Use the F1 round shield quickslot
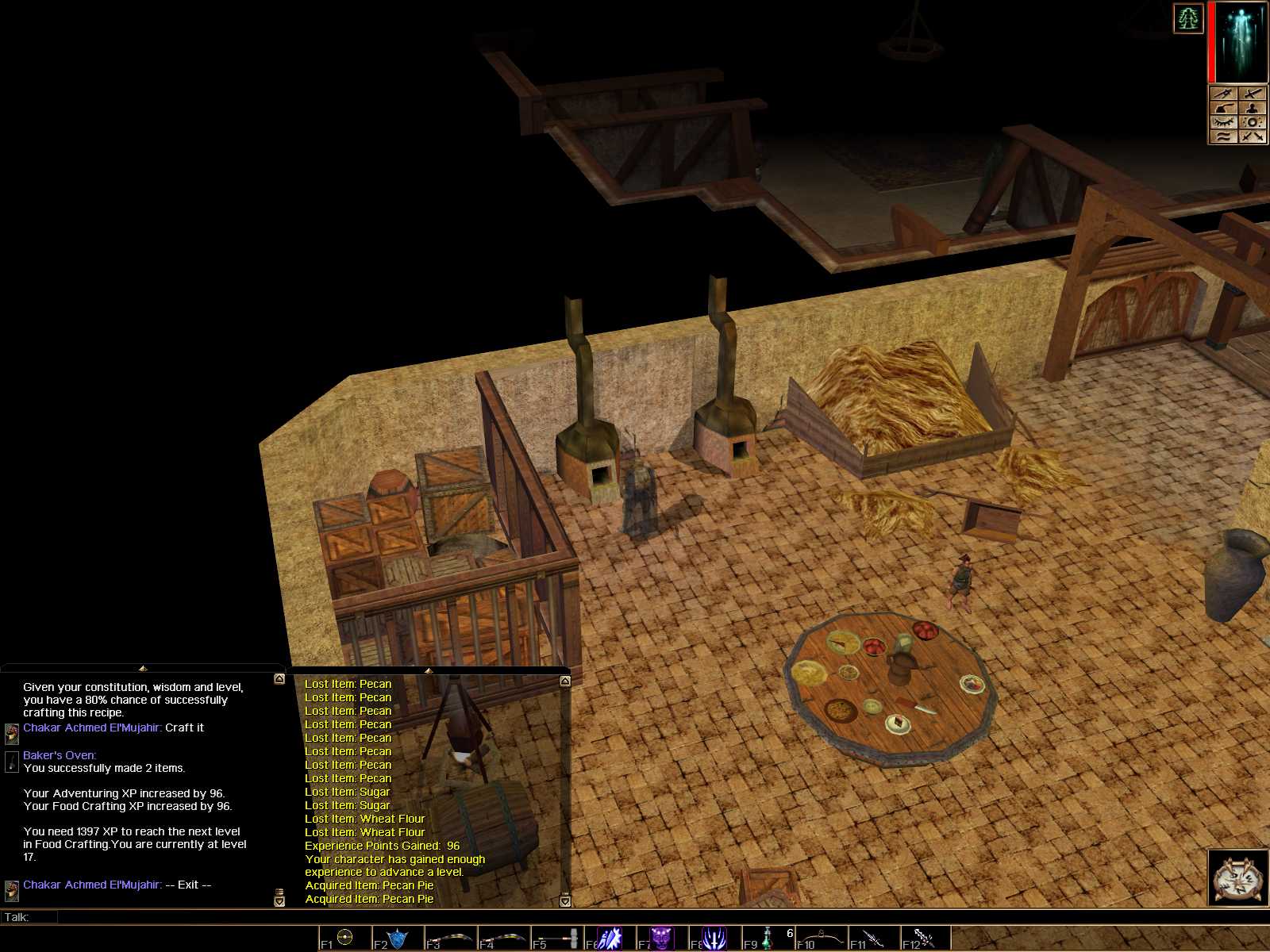The height and width of the screenshot is (952, 1270). (x=344, y=938)
